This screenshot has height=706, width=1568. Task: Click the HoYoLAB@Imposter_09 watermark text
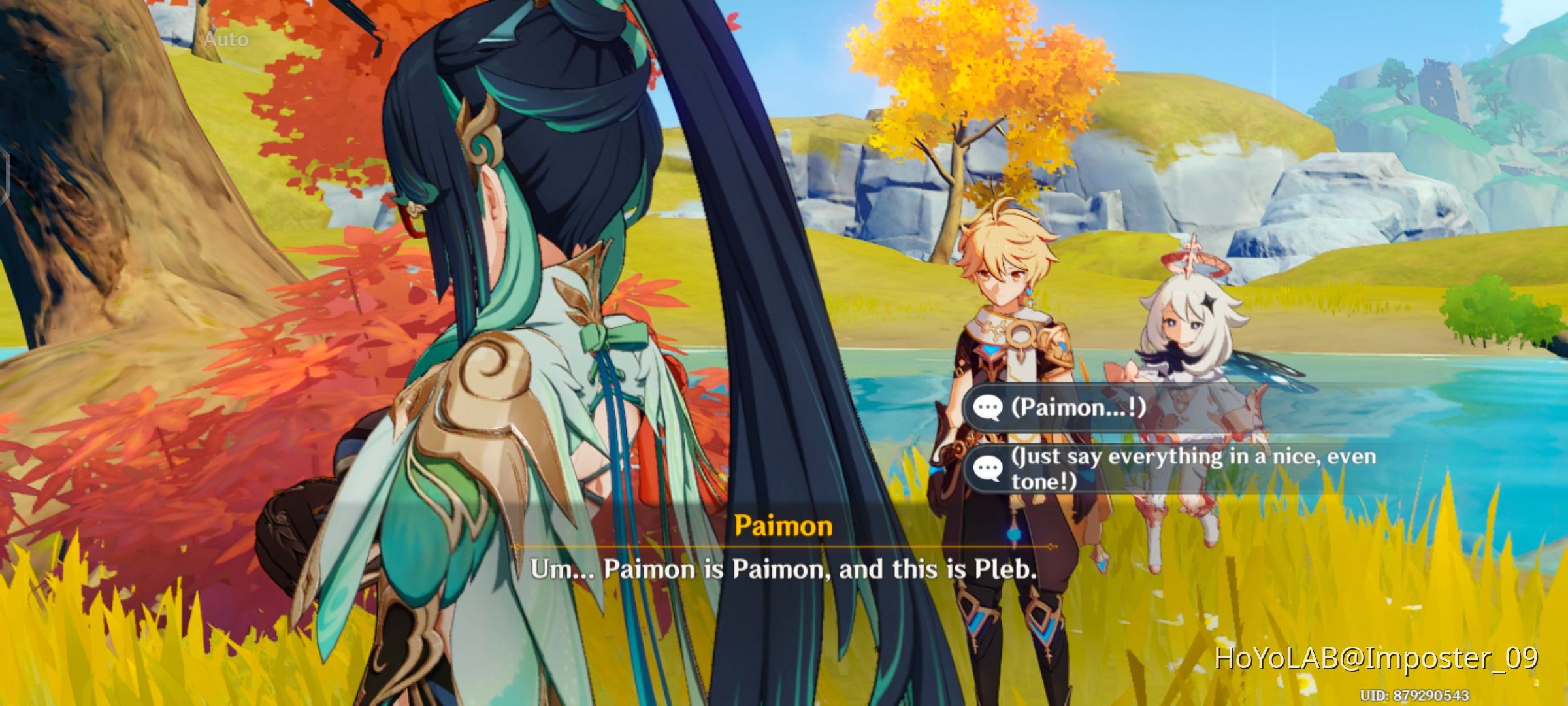click(x=1380, y=661)
